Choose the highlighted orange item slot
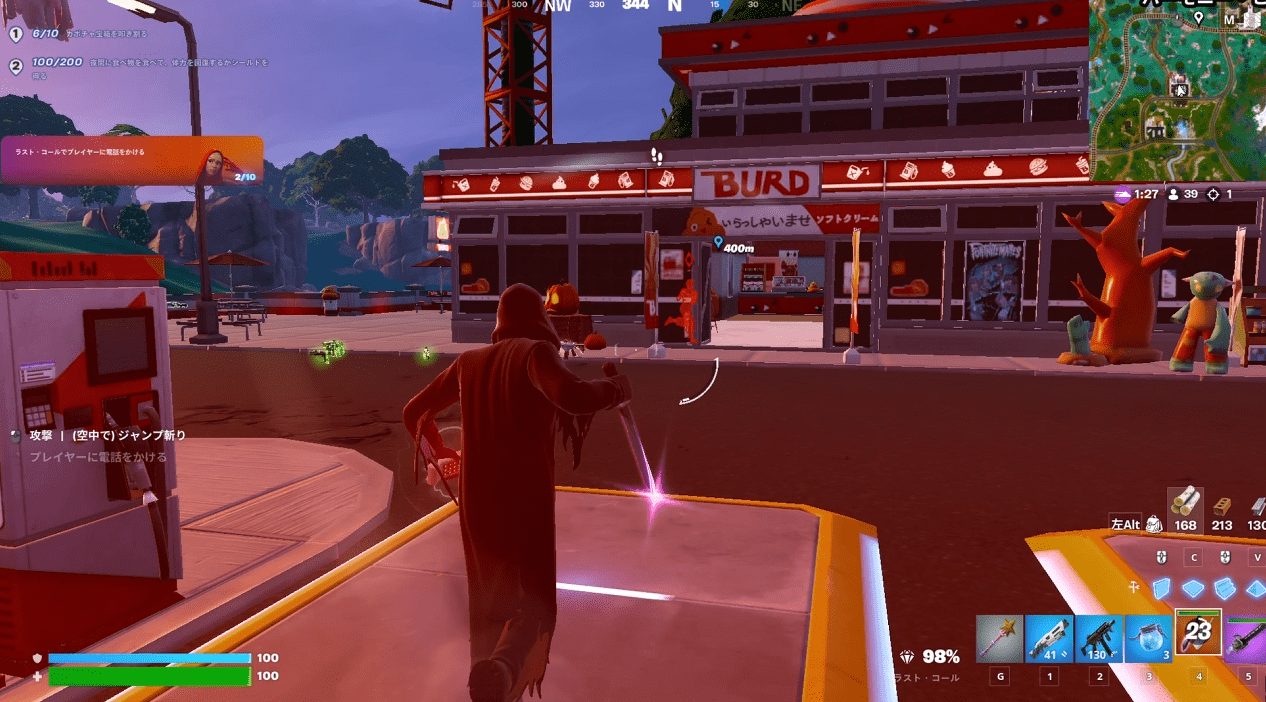 (1198, 633)
